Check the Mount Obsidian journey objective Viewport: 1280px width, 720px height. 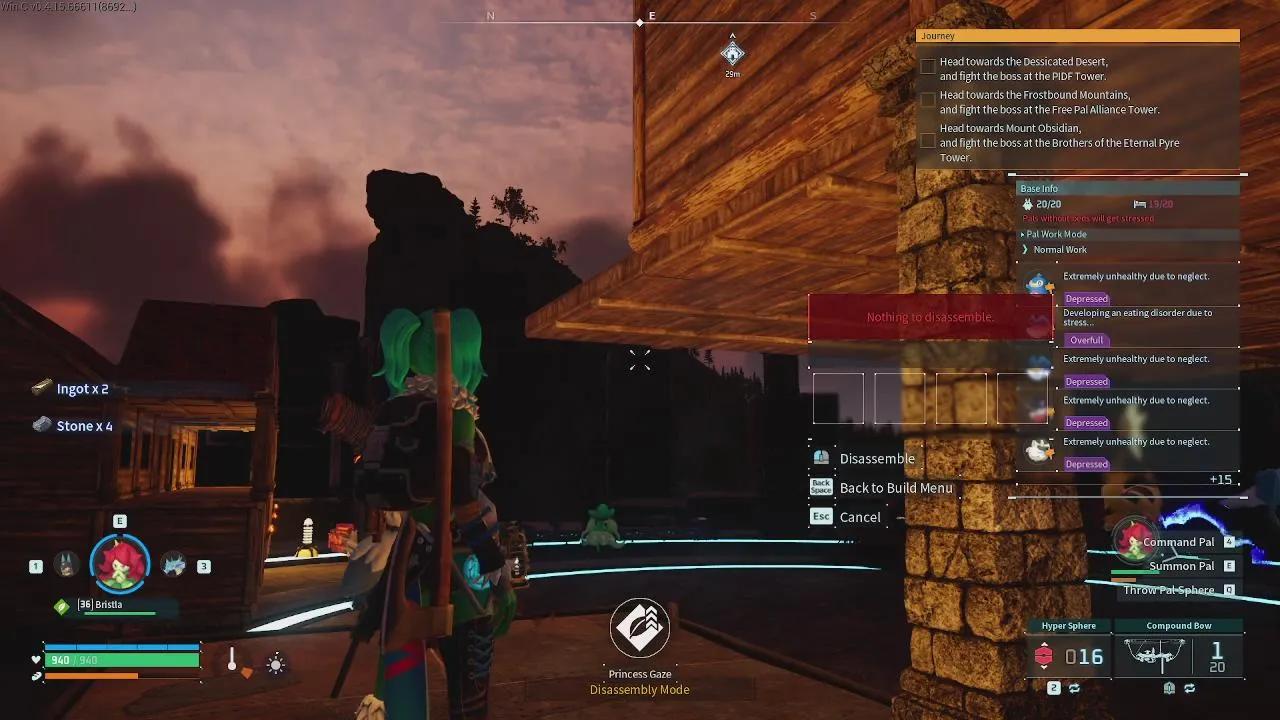coord(928,141)
